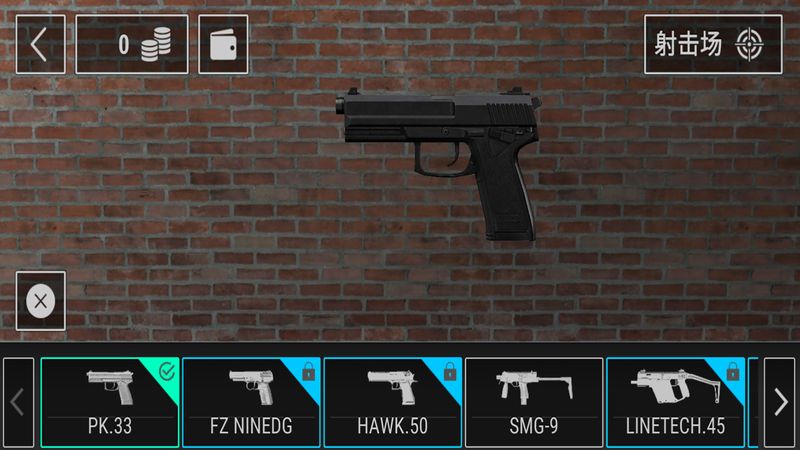Open the wallet shop

pyautogui.click(x=223, y=44)
